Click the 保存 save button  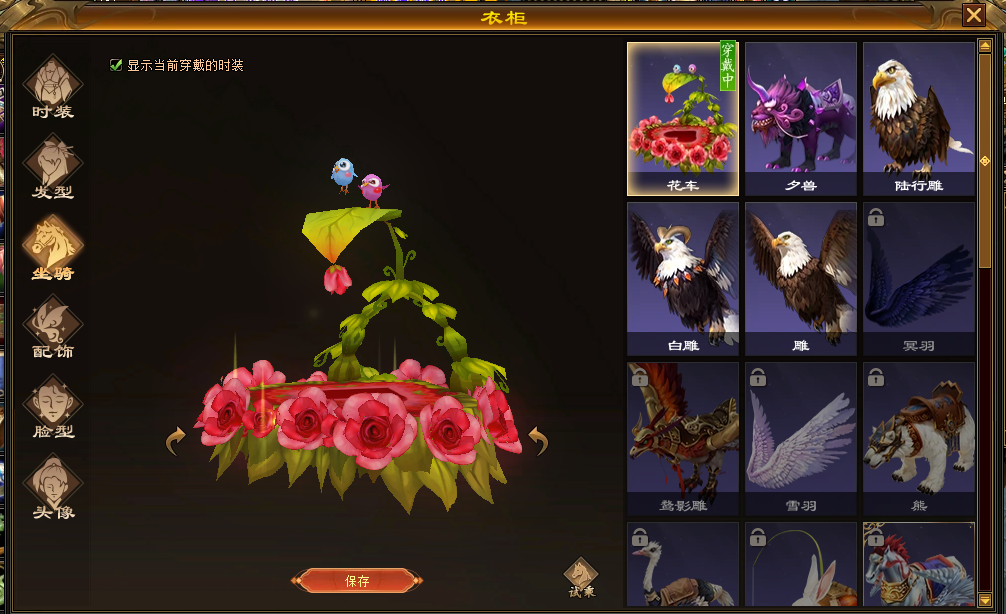(357, 581)
